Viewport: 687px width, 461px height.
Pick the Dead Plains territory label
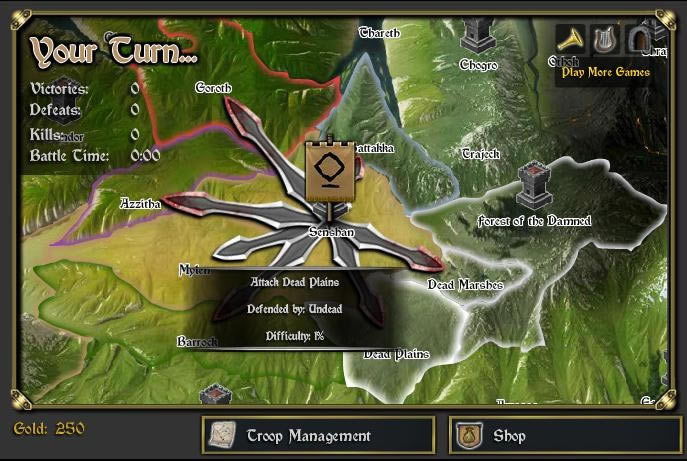point(396,354)
